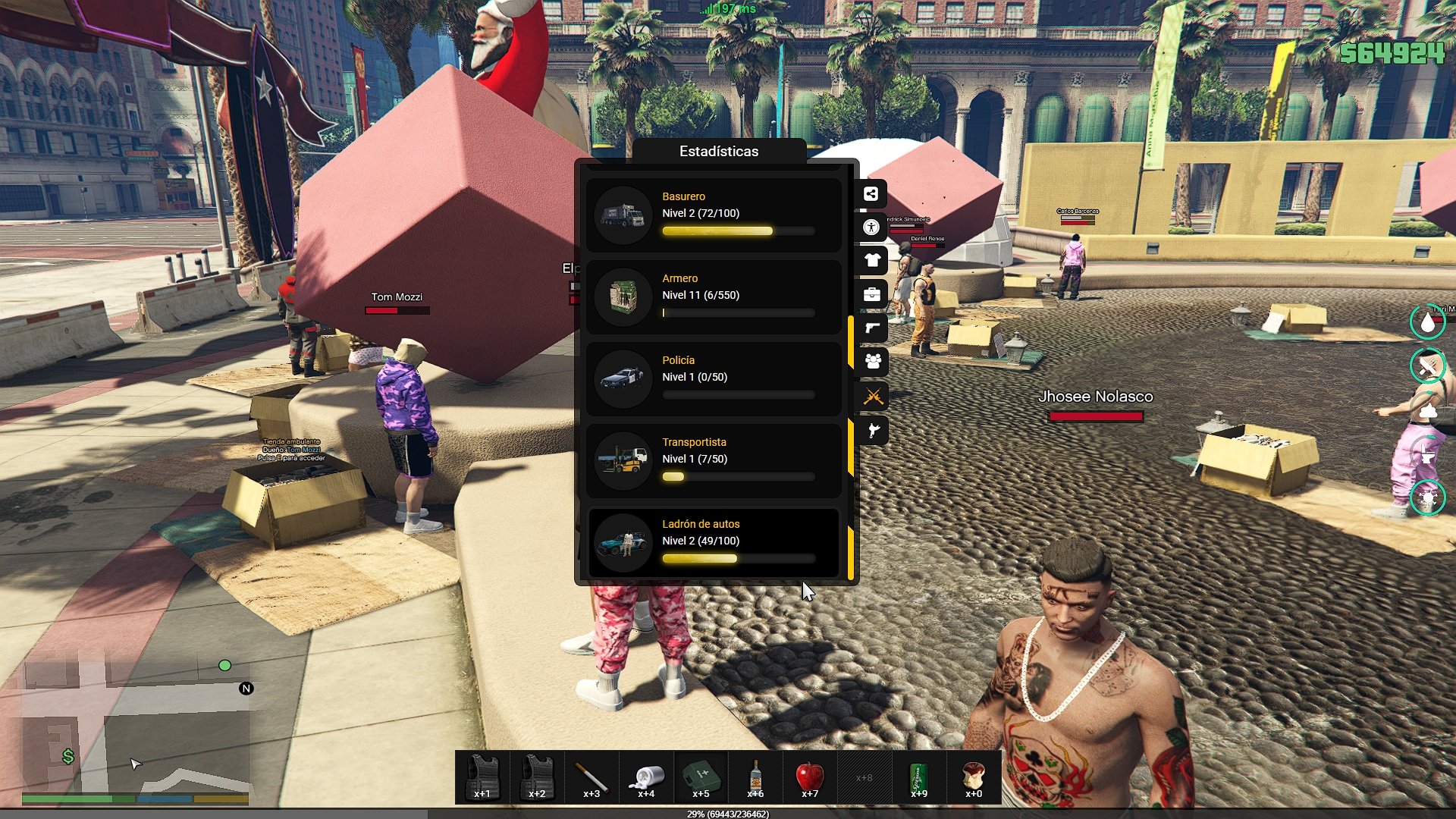Select the Transportista job entry
The height and width of the screenshot is (819, 1456).
coord(713,461)
